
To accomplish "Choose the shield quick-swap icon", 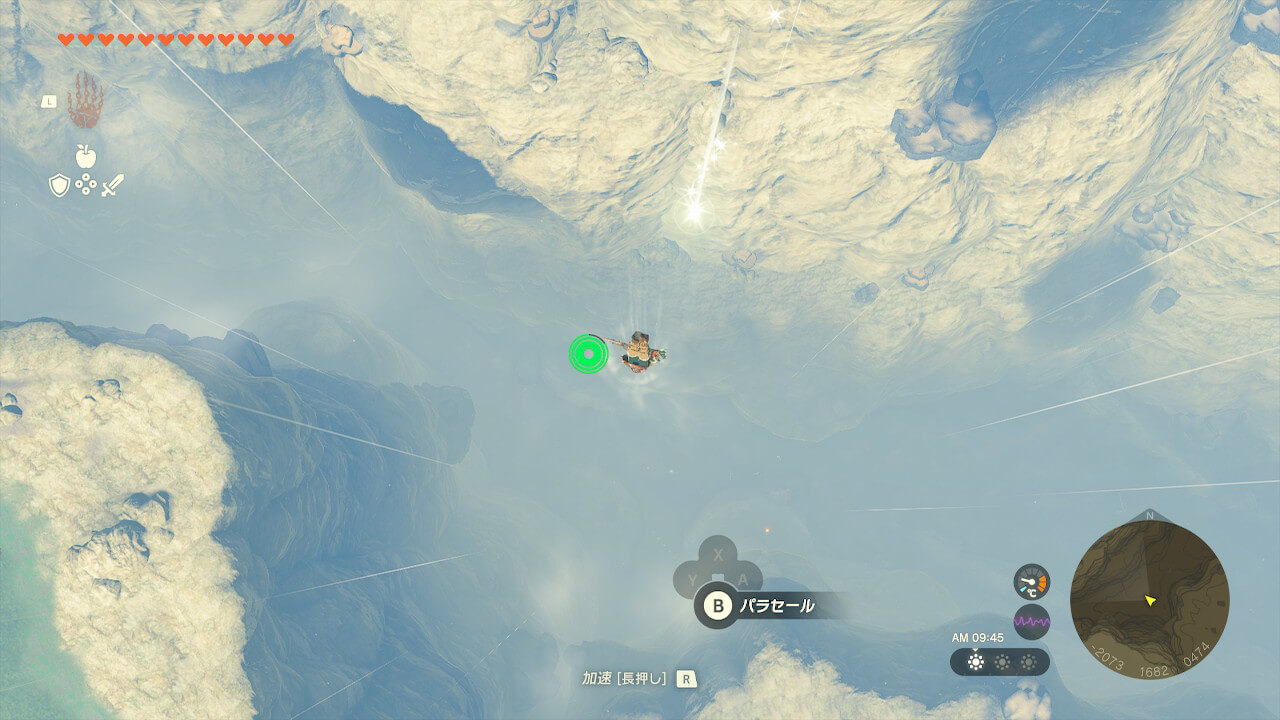I will pos(59,185).
